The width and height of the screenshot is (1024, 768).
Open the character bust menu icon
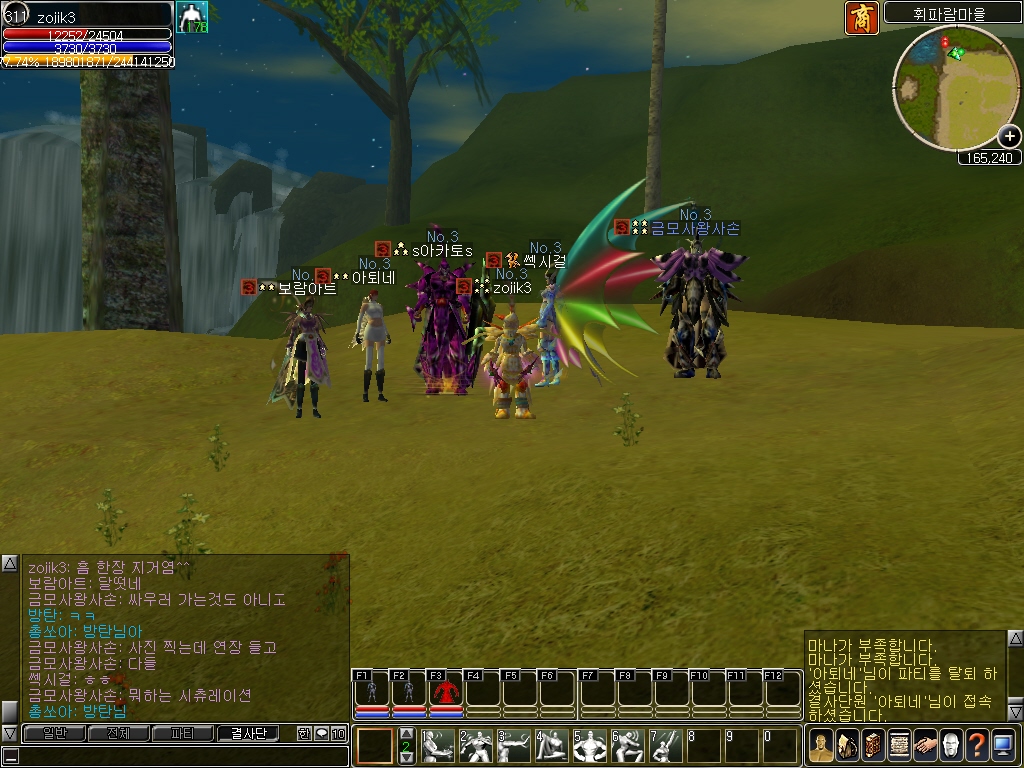821,746
